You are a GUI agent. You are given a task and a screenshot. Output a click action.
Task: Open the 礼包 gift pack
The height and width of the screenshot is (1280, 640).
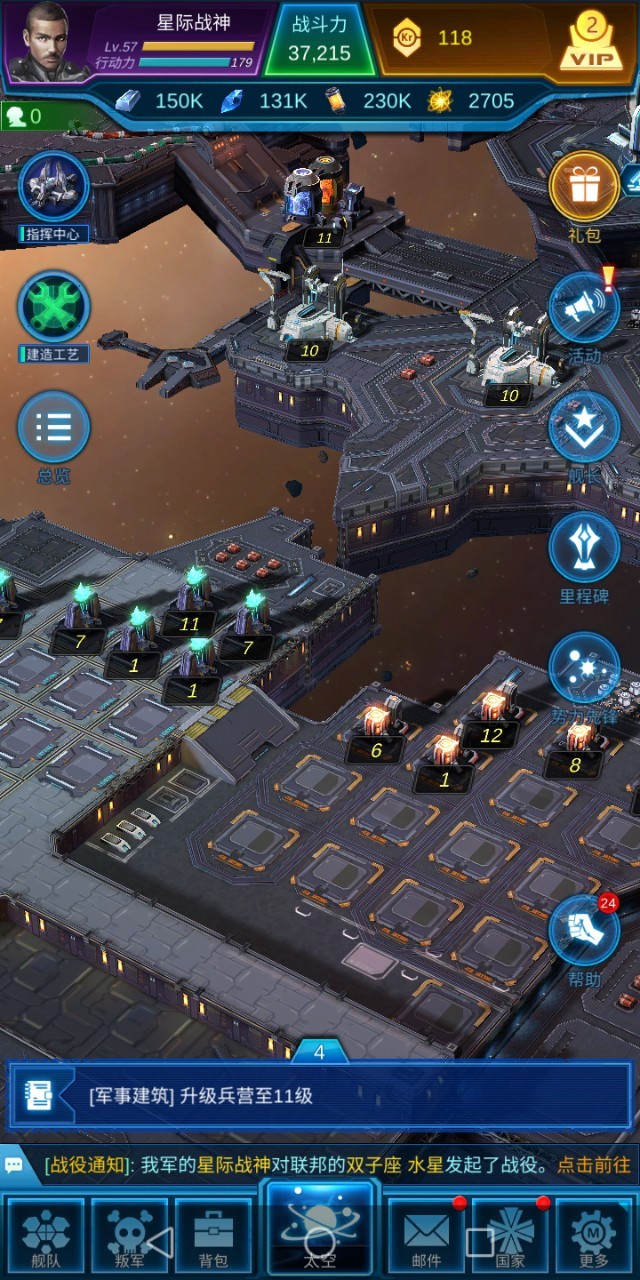click(584, 187)
